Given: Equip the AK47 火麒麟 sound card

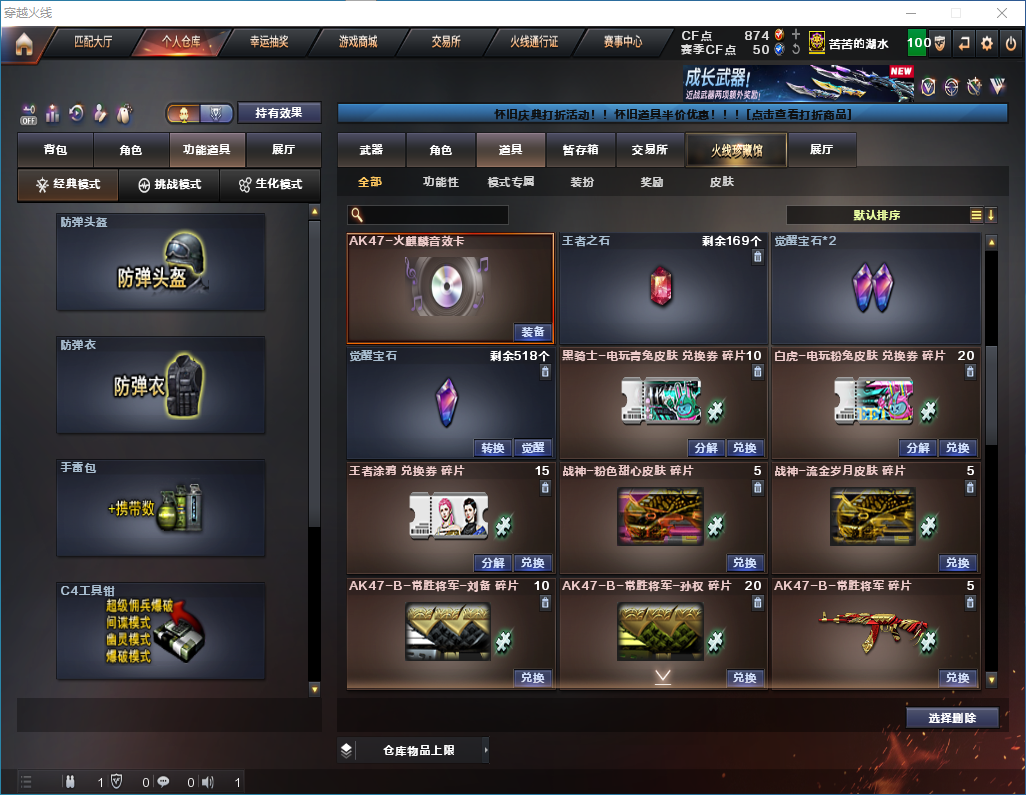Looking at the screenshot, I should click(x=533, y=332).
